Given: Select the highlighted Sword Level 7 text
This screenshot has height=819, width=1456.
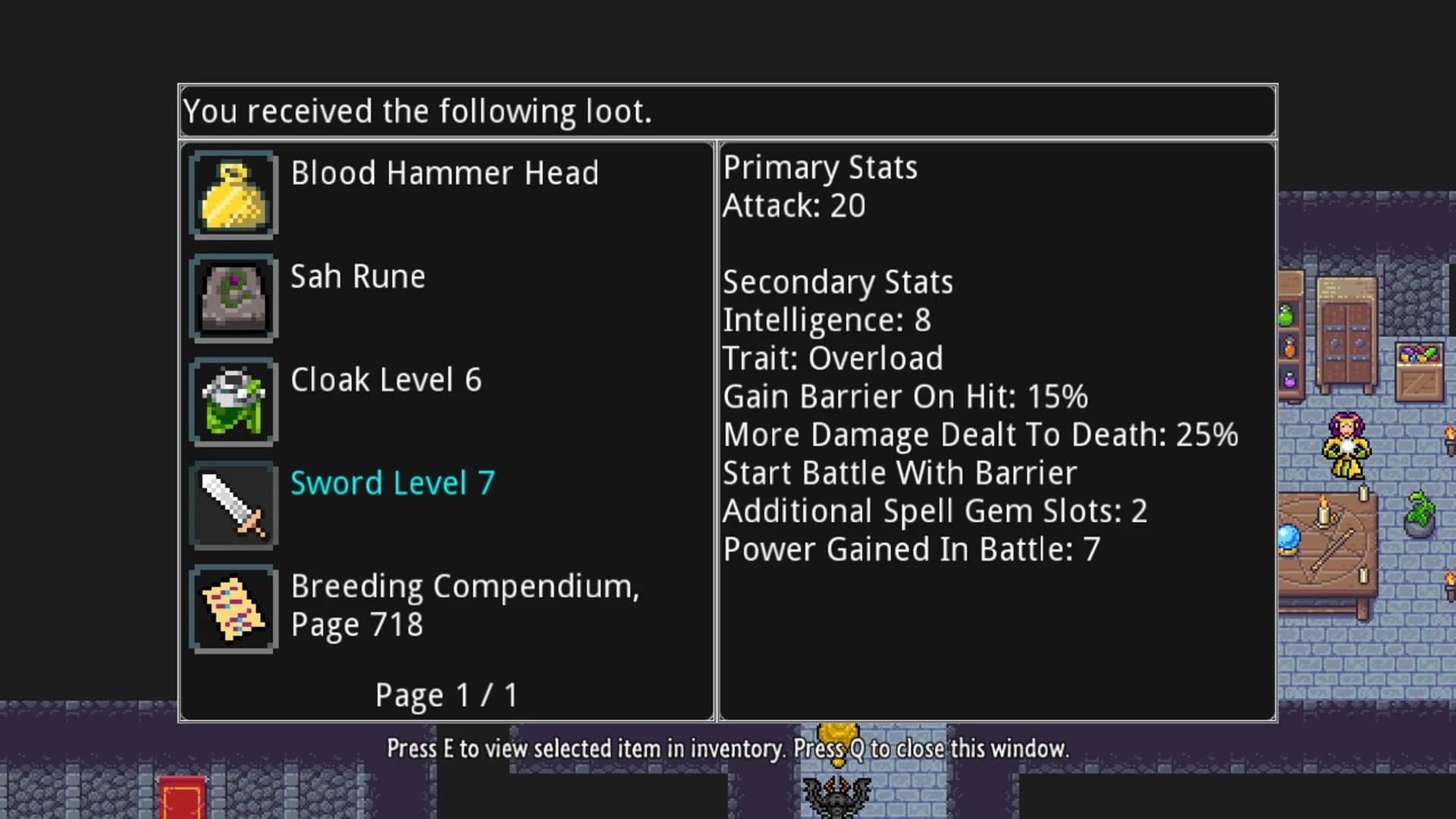Looking at the screenshot, I should tap(392, 483).
